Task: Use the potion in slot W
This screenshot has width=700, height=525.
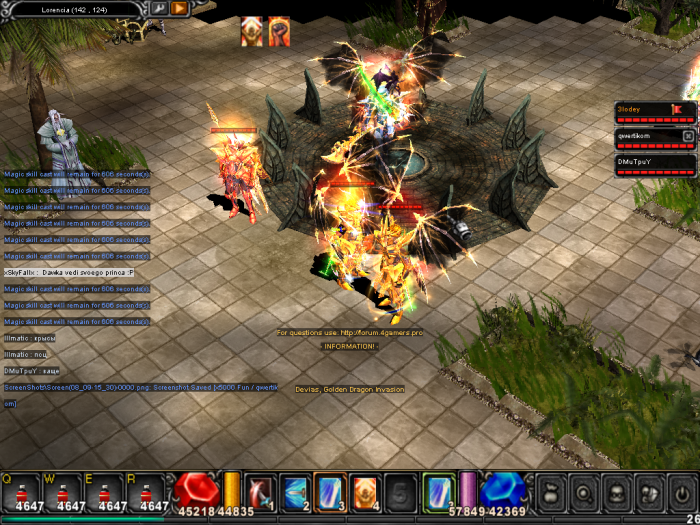Action: click(70, 491)
